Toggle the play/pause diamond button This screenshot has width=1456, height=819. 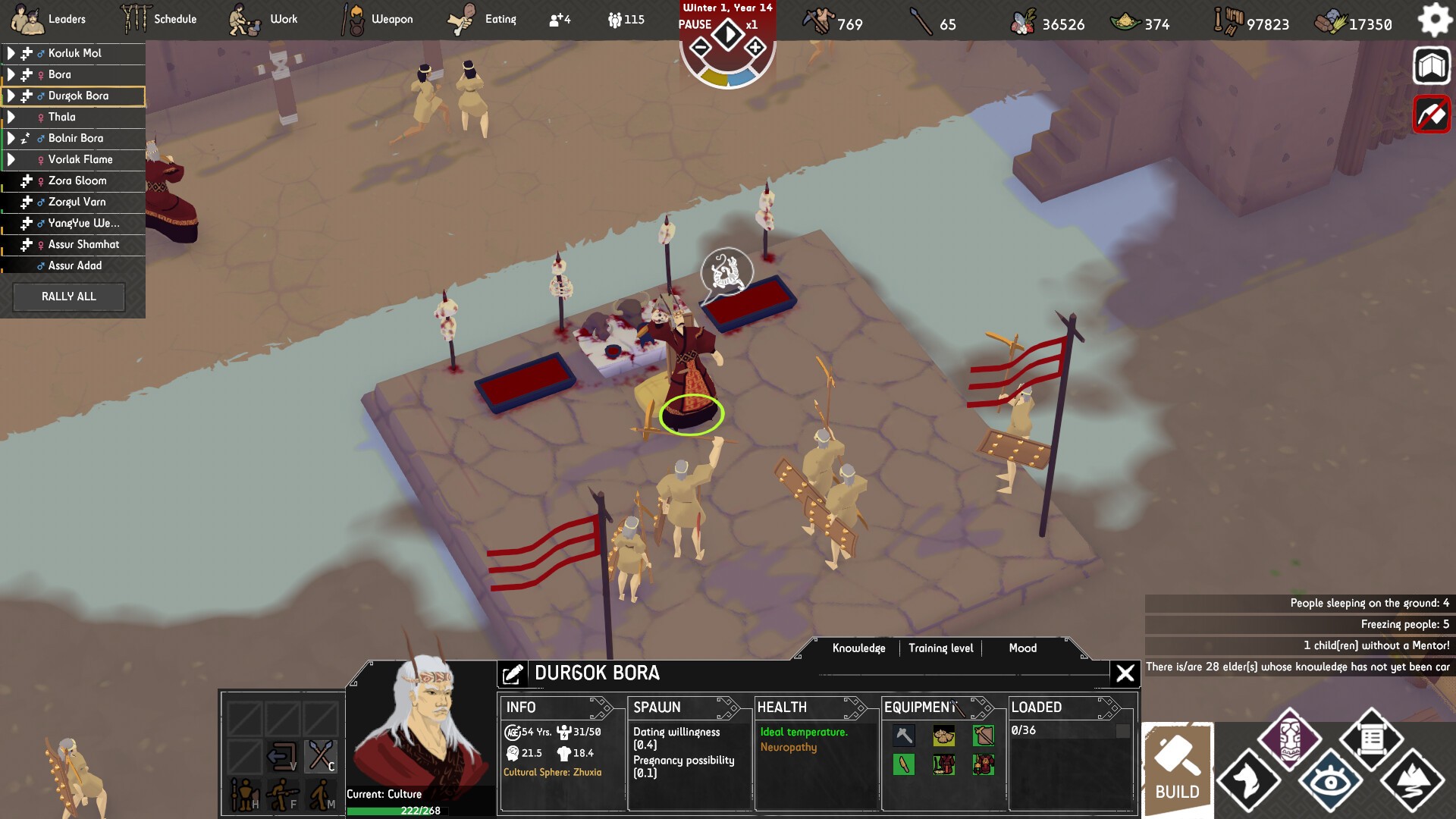(x=728, y=34)
